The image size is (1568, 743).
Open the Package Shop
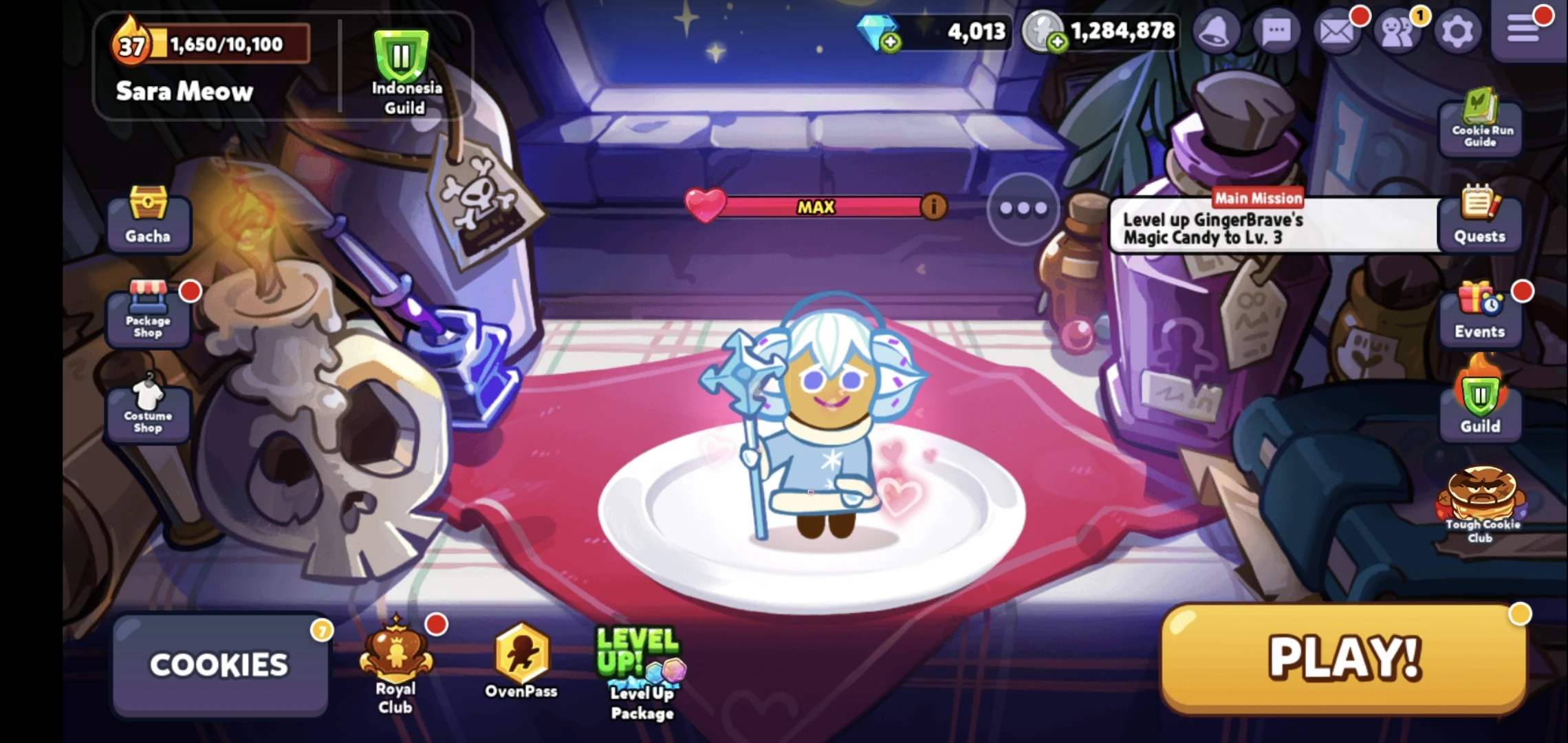coord(148,316)
